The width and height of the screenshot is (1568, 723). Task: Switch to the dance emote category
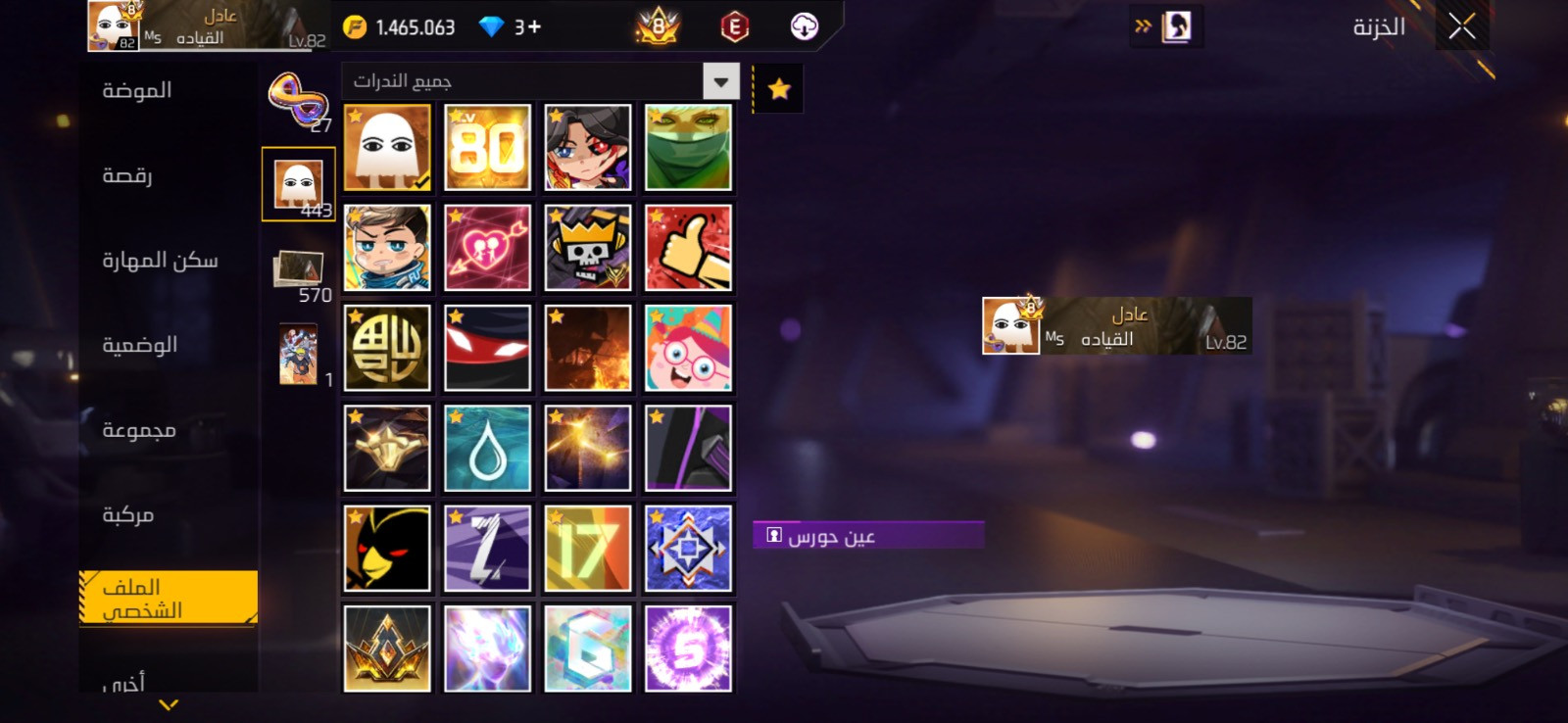(x=128, y=176)
